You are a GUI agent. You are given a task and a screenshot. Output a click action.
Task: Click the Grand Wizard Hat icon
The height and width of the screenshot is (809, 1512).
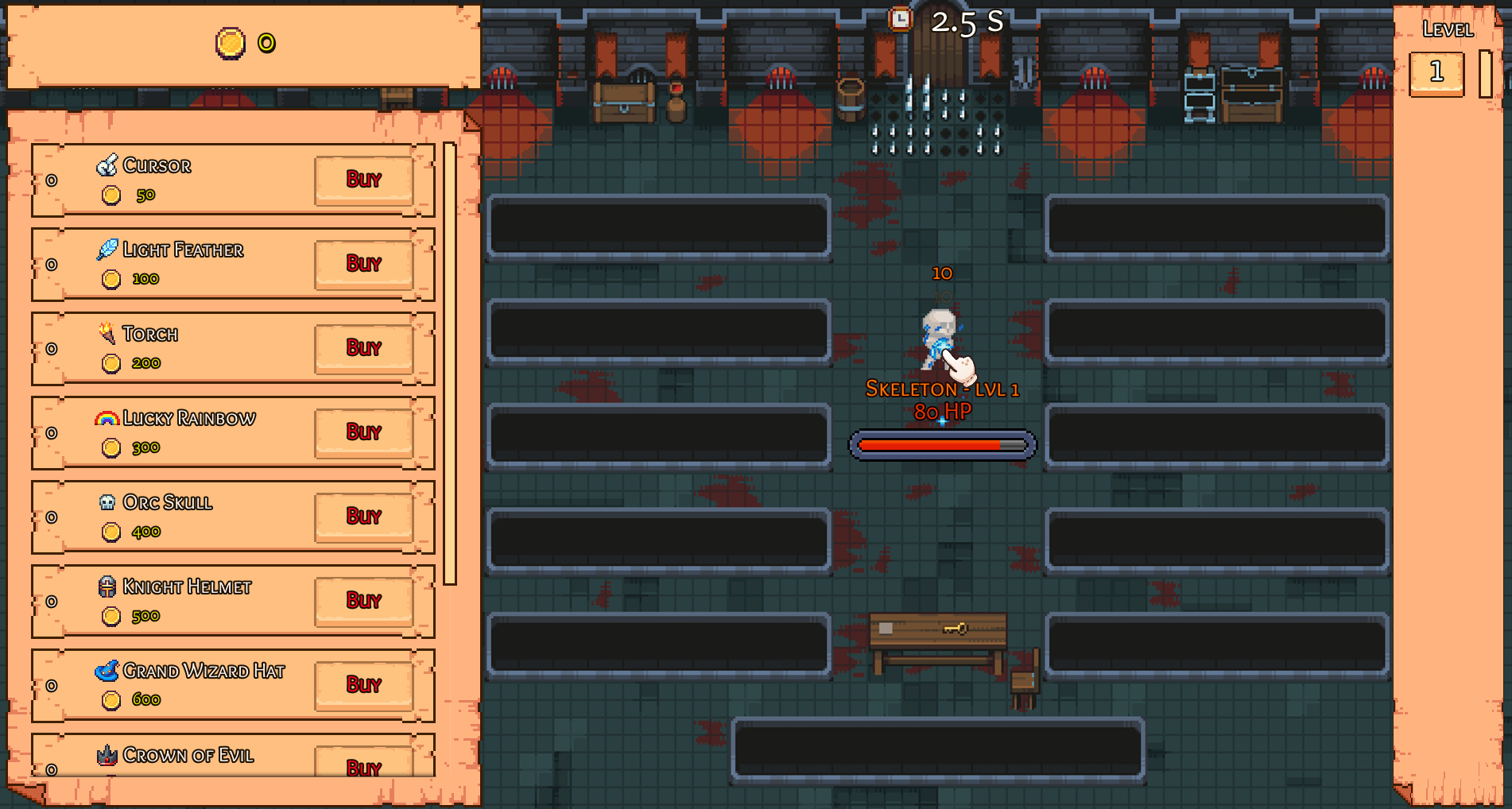109,670
